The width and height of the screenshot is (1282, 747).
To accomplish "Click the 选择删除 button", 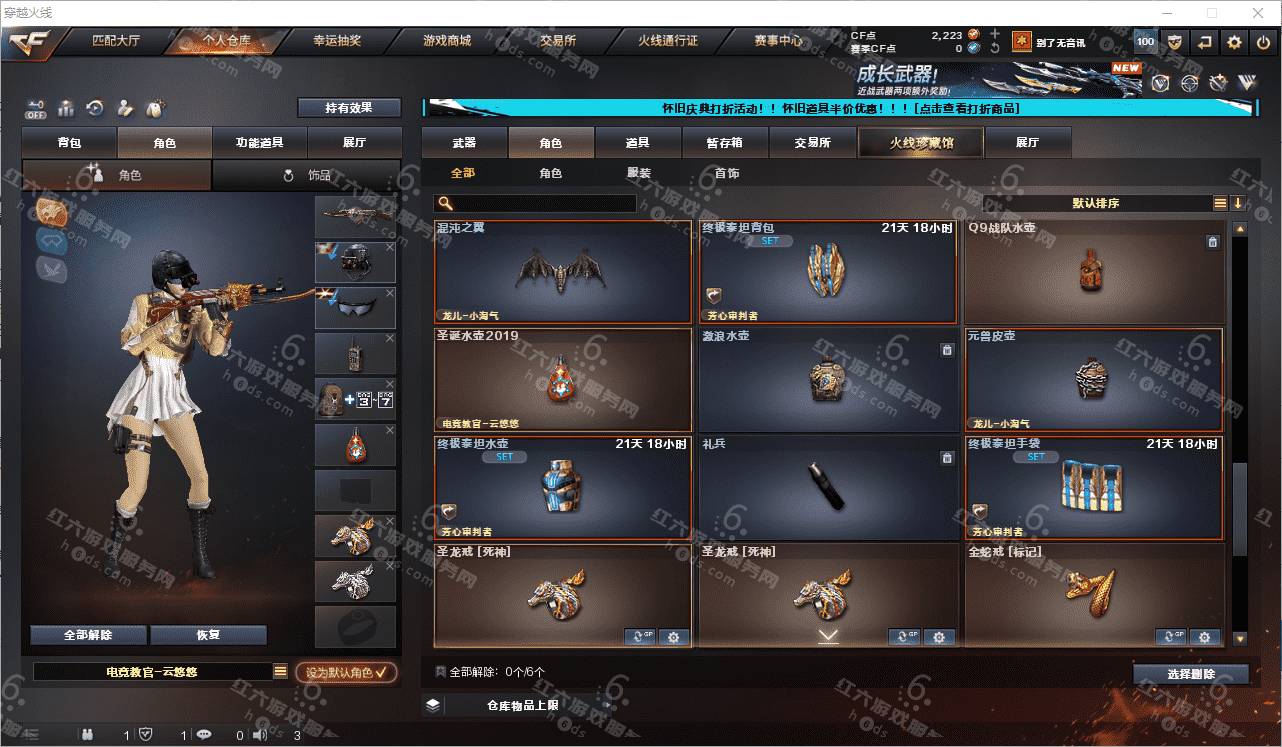I will click(x=1191, y=674).
